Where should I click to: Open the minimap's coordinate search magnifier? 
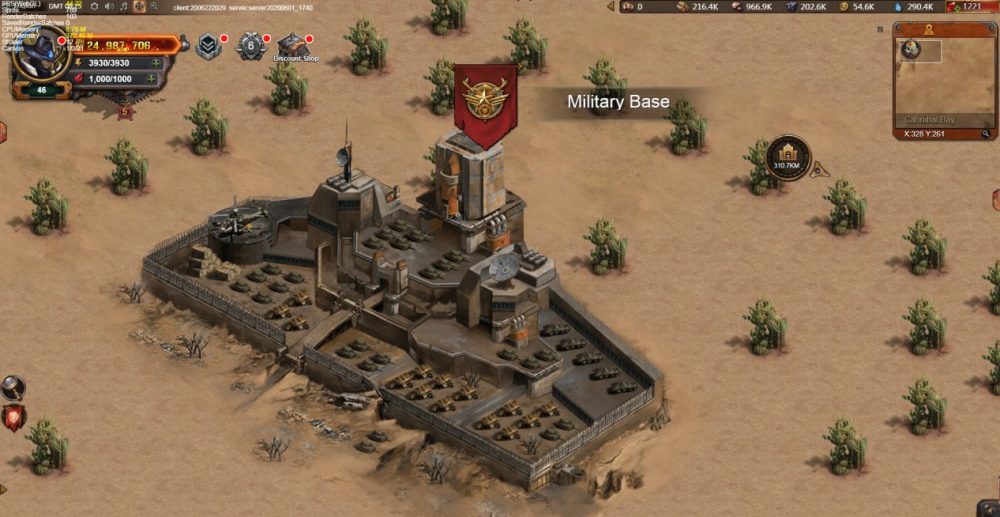[985, 132]
